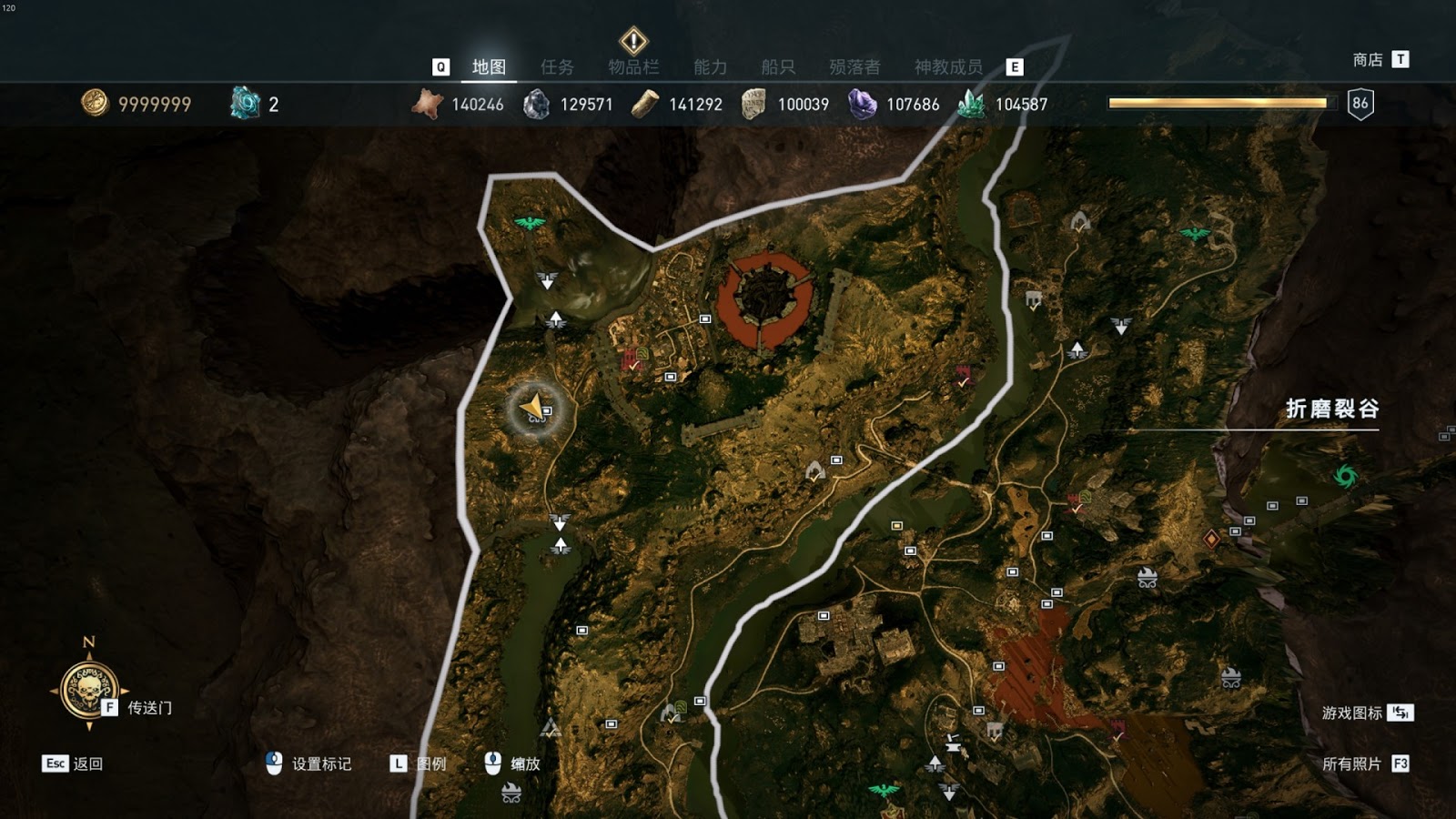Viewport: 1456px width, 819px height.
Task: Use the 传送门 portal skull icon
Action: pyautogui.click(x=88, y=690)
